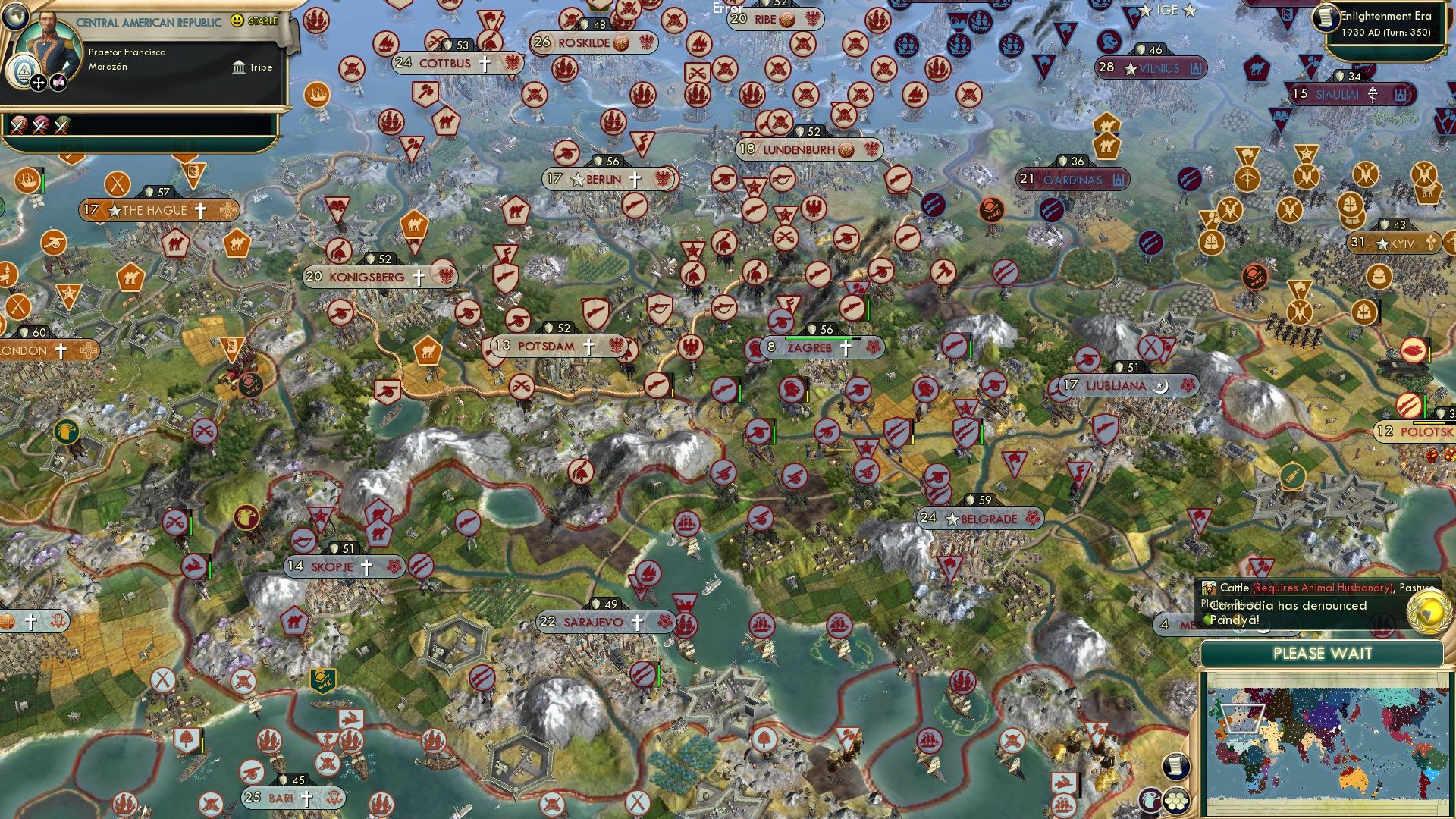Click the pink battle-axe icon under the leader portrait
Image resolution: width=1456 pixels, height=819 pixels.
pyautogui.click(x=59, y=84)
